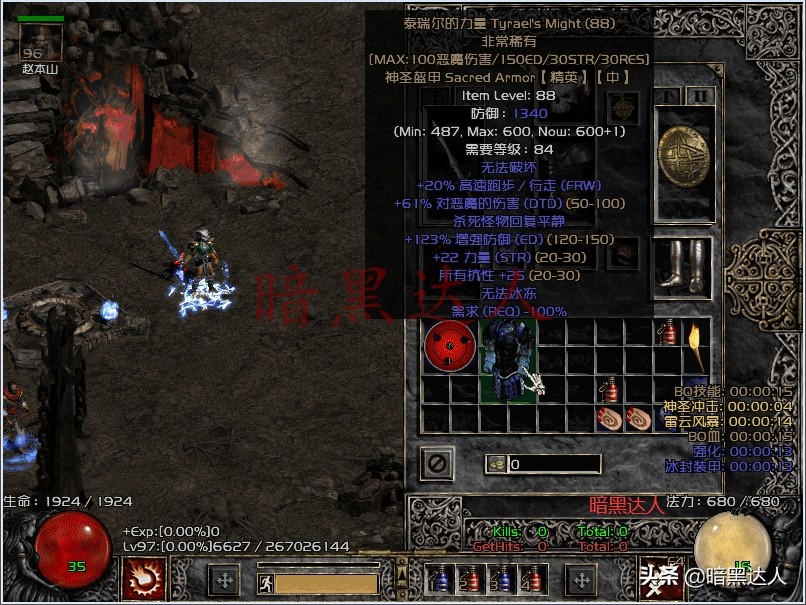
Task: Select the Tyrael's Might armor in inventory
Action: (509, 361)
